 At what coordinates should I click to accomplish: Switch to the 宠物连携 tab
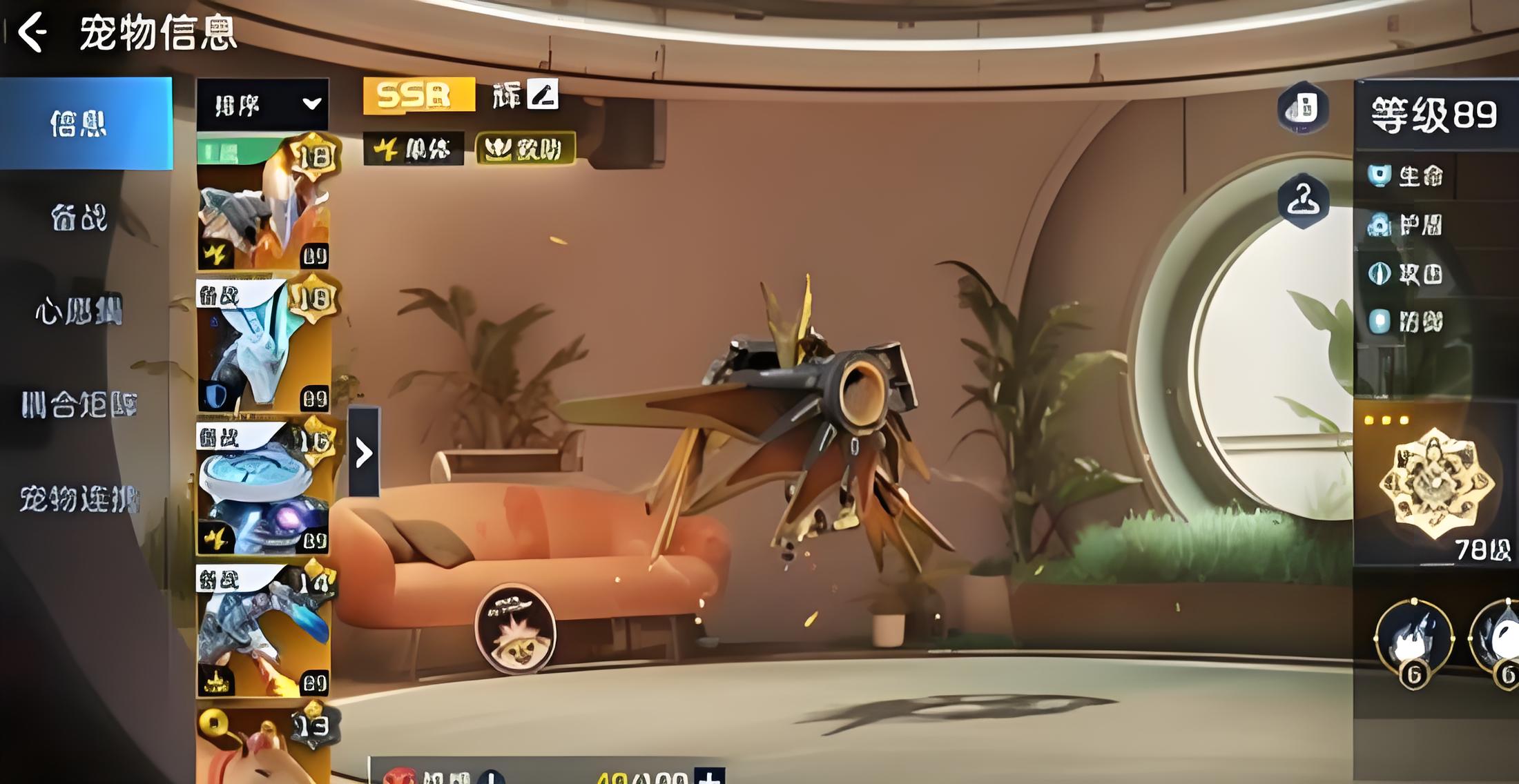(79, 498)
